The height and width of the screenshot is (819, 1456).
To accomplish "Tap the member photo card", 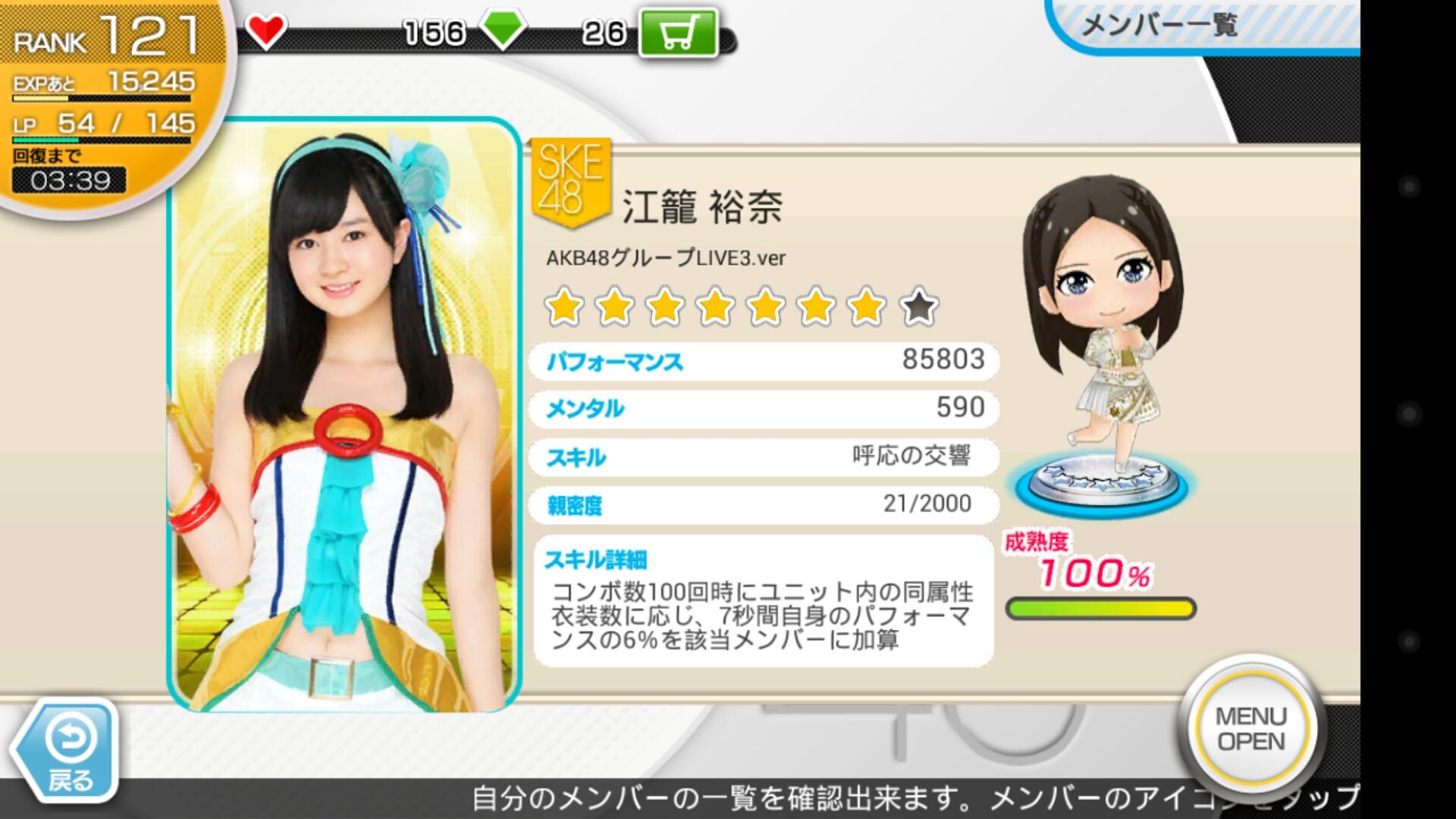I will tap(344, 416).
